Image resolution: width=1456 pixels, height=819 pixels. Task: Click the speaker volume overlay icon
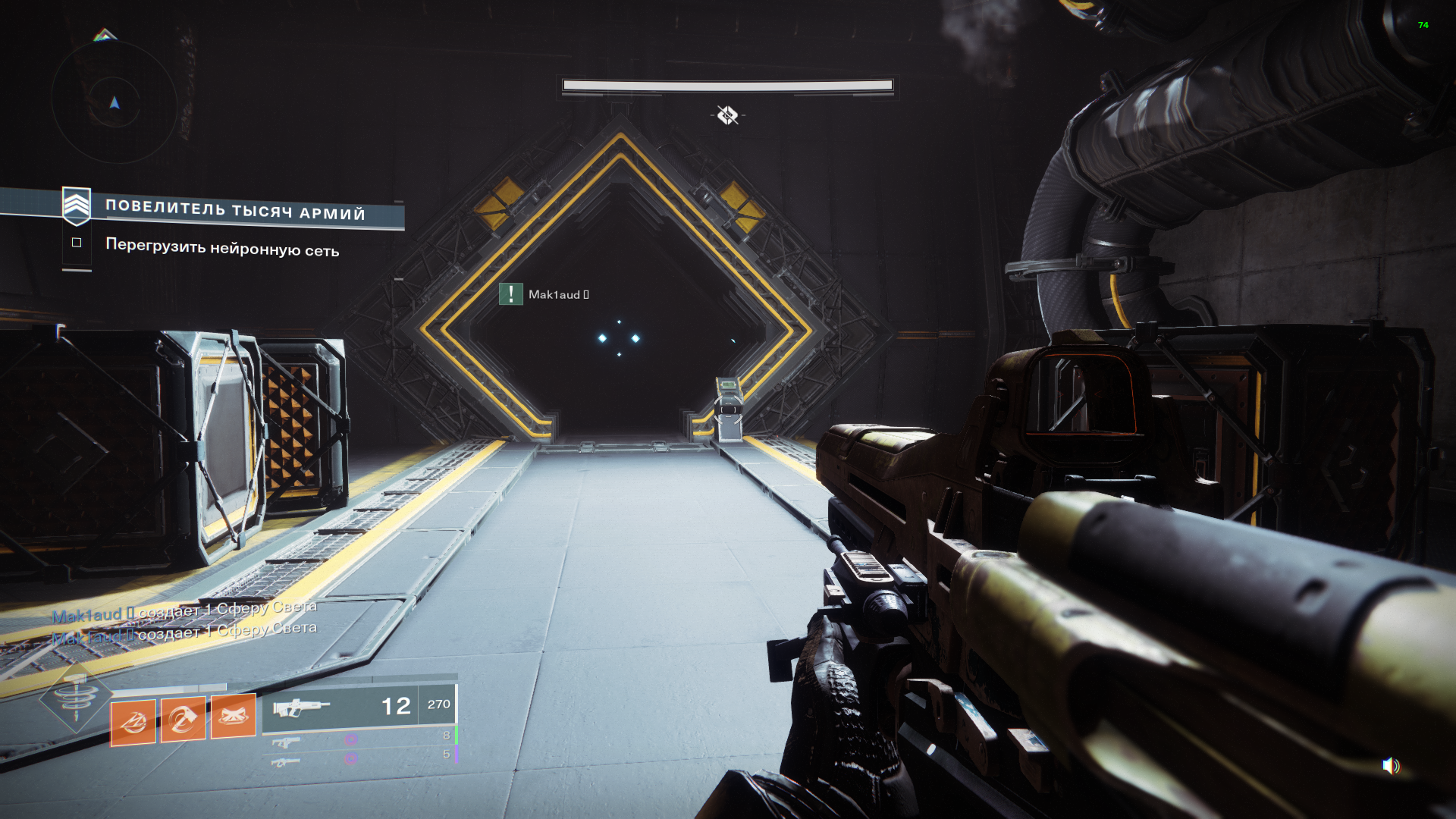[x=1390, y=766]
